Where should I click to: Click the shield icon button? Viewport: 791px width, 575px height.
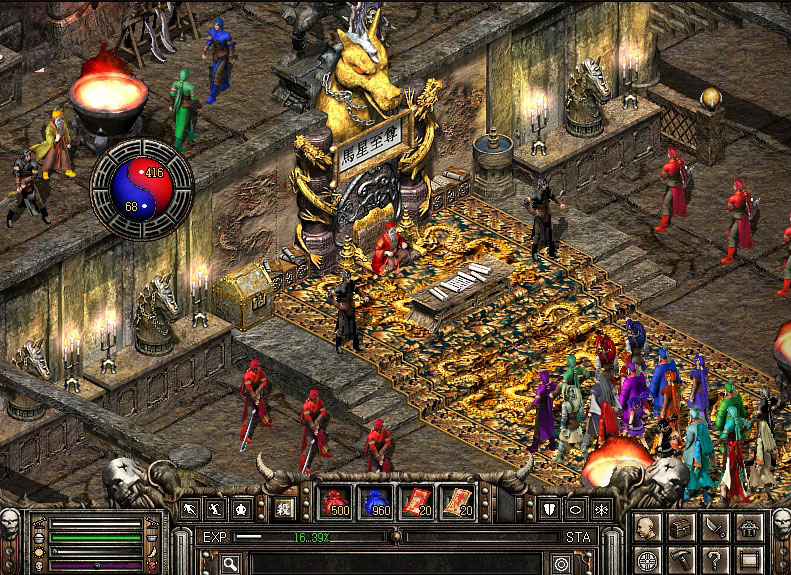550,509
